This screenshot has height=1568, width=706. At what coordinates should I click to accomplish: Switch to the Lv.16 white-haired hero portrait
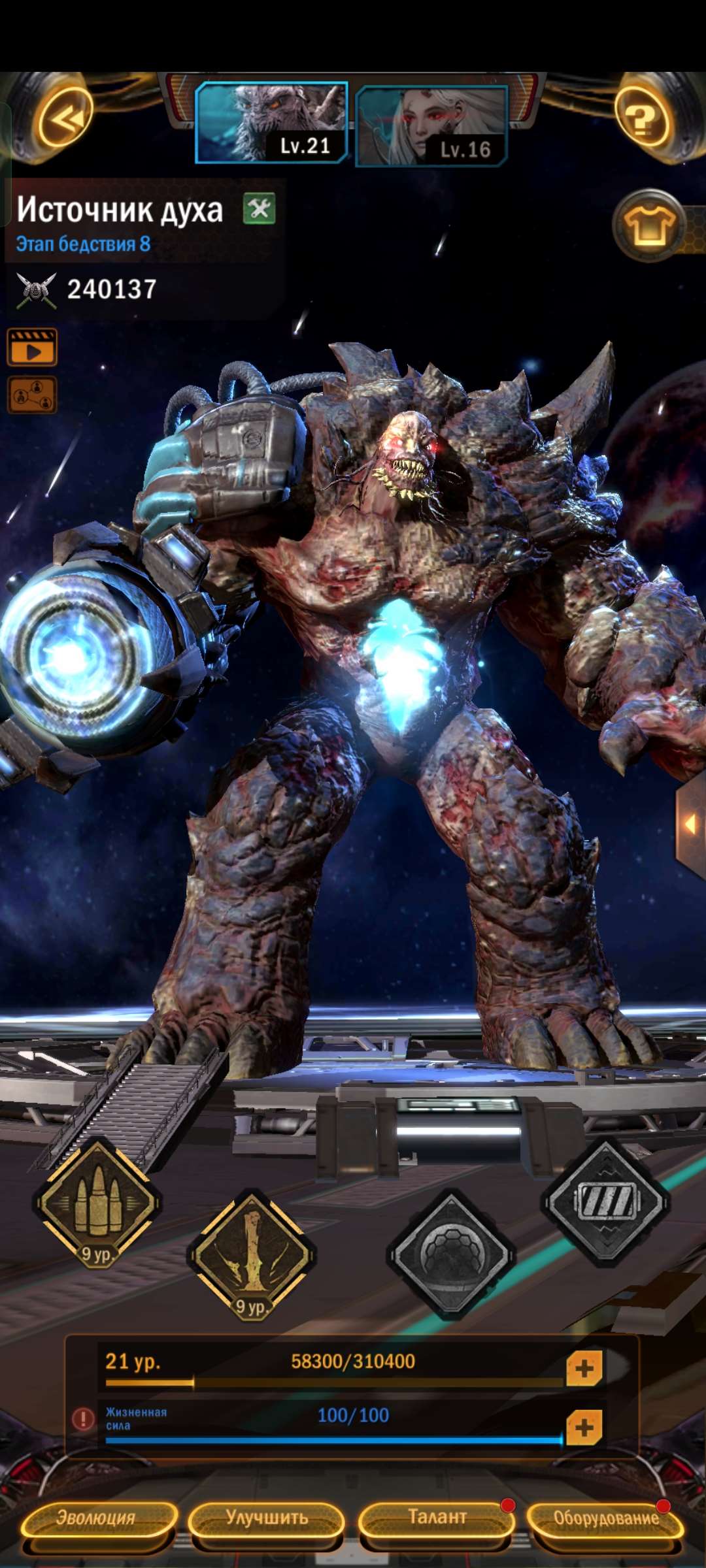pyautogui.click(x=431, y=125)
